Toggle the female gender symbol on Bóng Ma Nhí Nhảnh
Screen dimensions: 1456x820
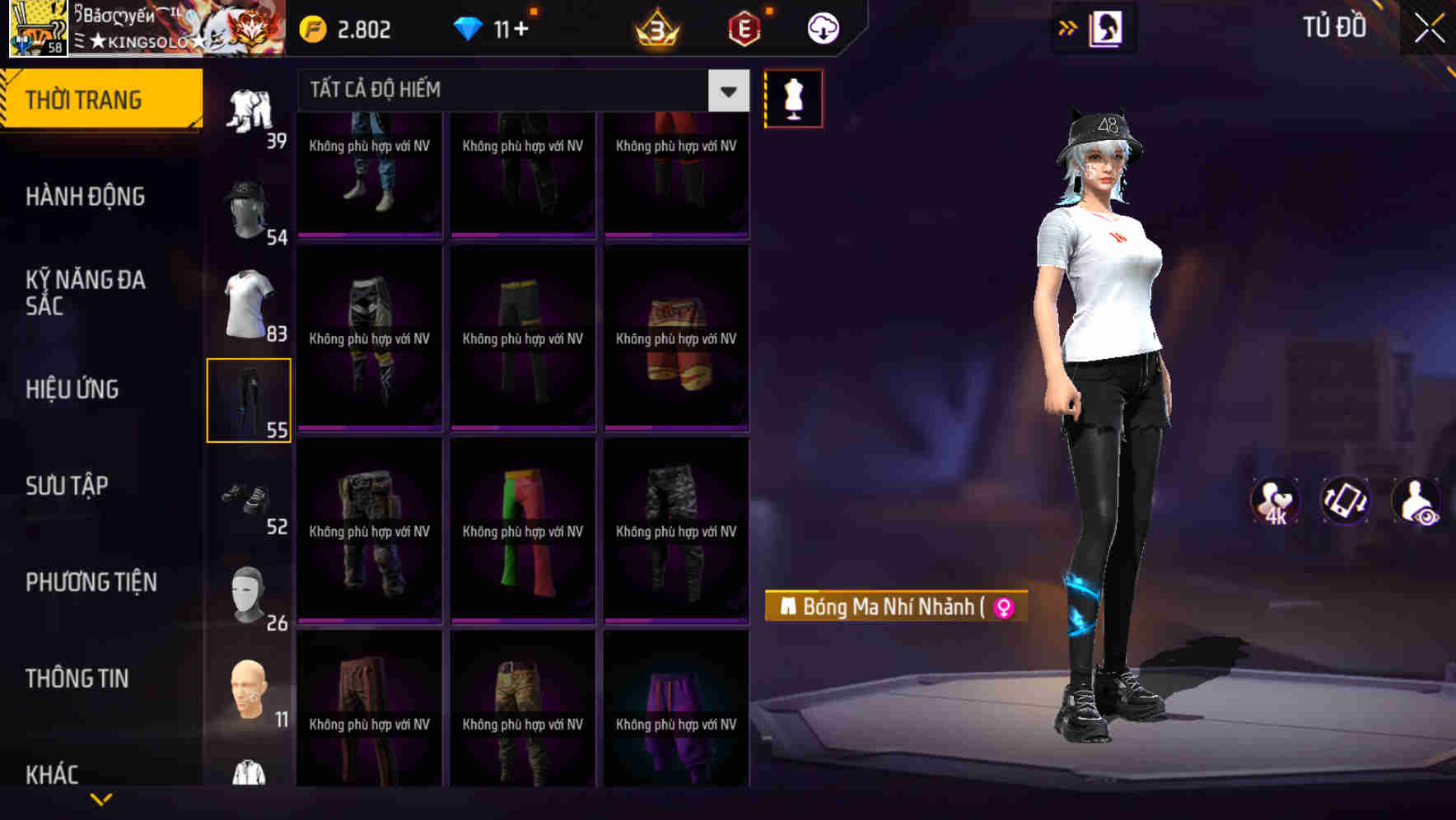1001,607
